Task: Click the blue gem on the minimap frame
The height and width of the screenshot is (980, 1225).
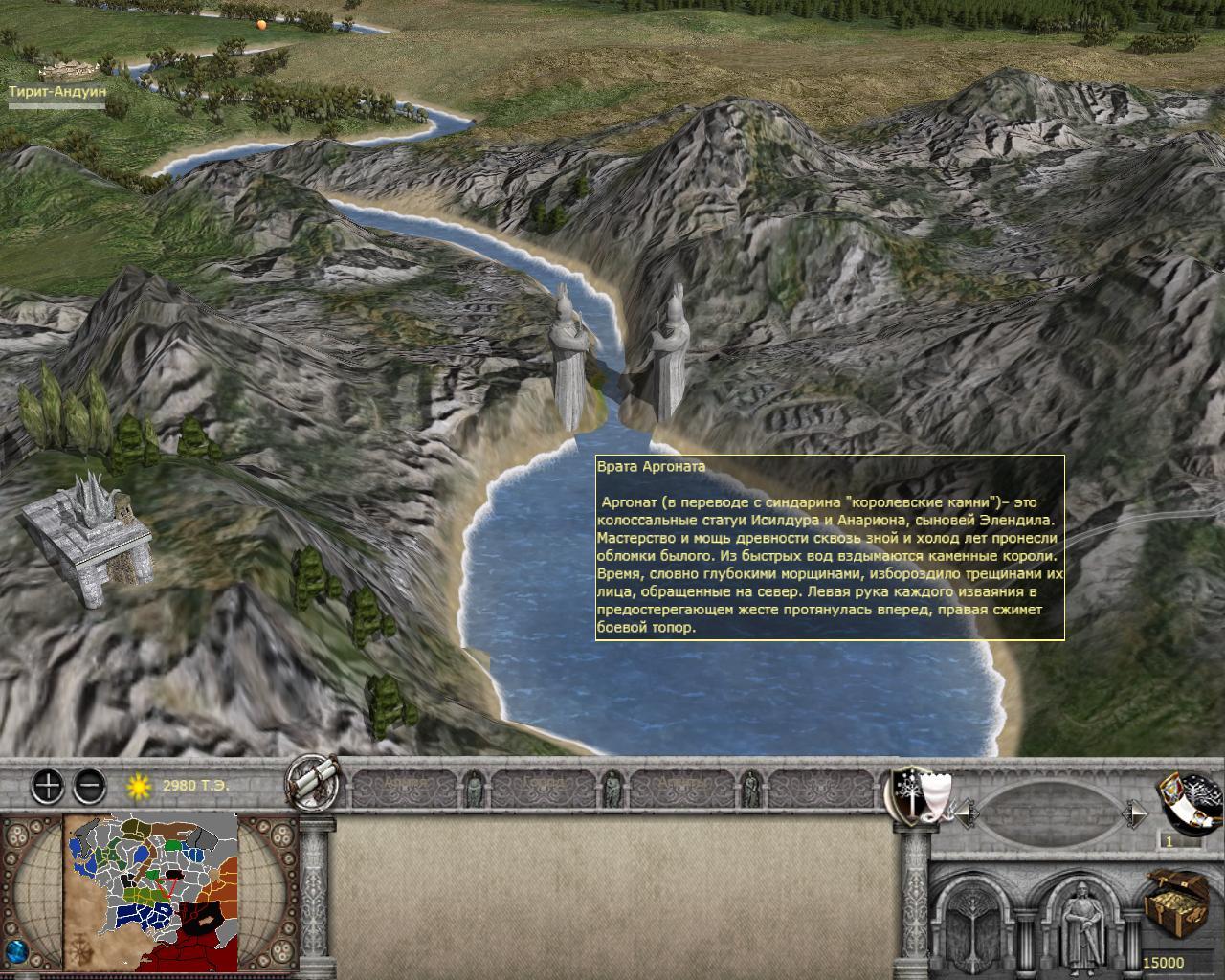Action: point(16,954)
